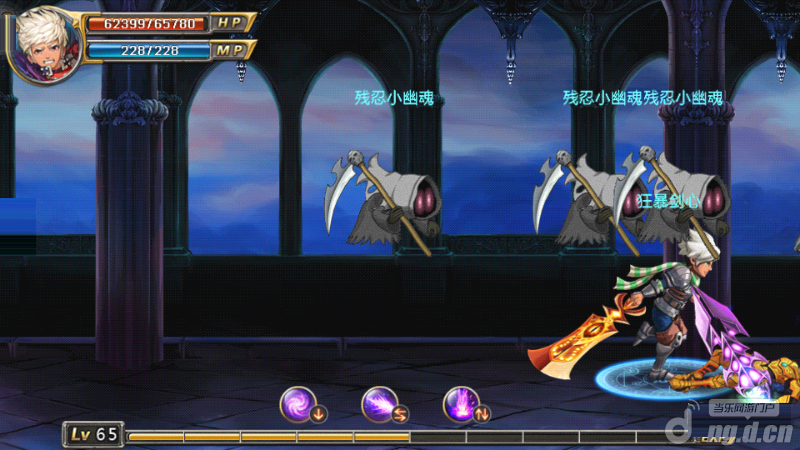Trigger the purple rising flame skill
Image resolution: width=800 pixels, height=450 pixels.
(462, 403)
